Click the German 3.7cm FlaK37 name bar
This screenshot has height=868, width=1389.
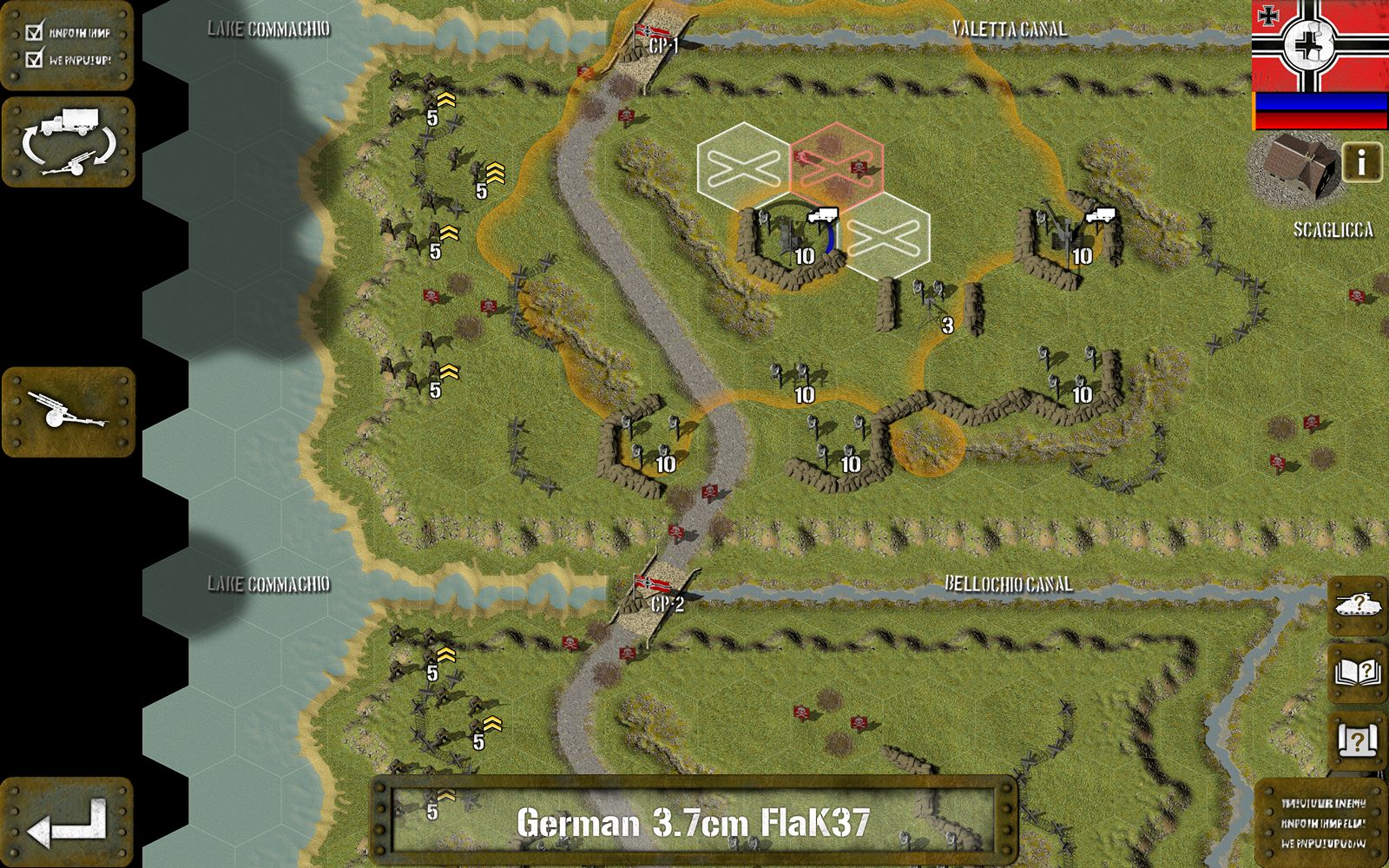coord(693,821)
